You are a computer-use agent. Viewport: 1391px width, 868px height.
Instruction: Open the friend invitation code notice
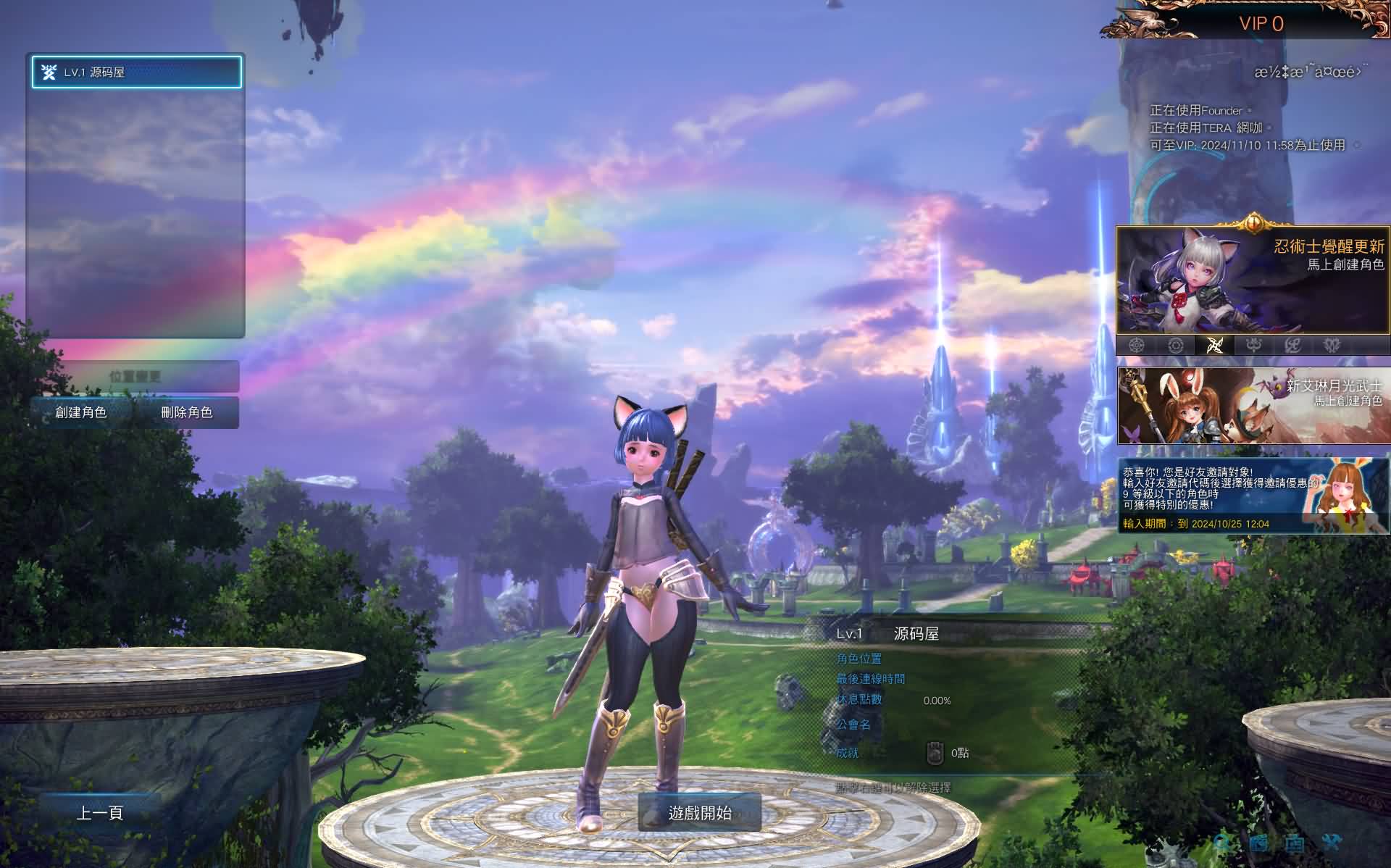click(1252, 496)
